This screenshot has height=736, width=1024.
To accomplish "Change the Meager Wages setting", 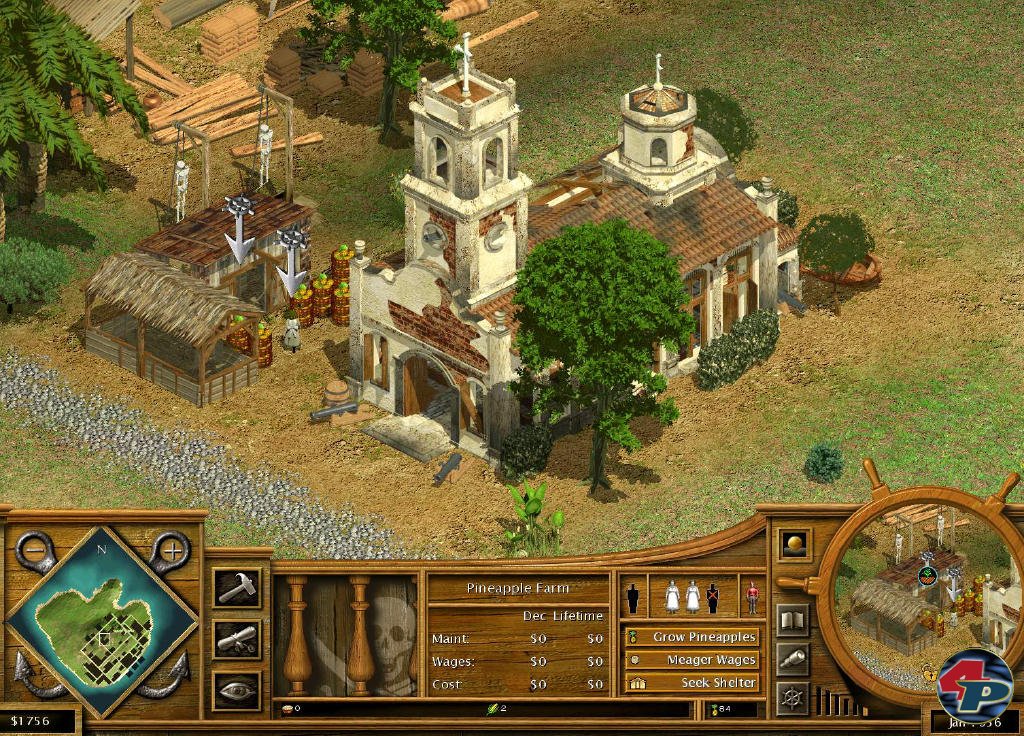I will point(691,660).
